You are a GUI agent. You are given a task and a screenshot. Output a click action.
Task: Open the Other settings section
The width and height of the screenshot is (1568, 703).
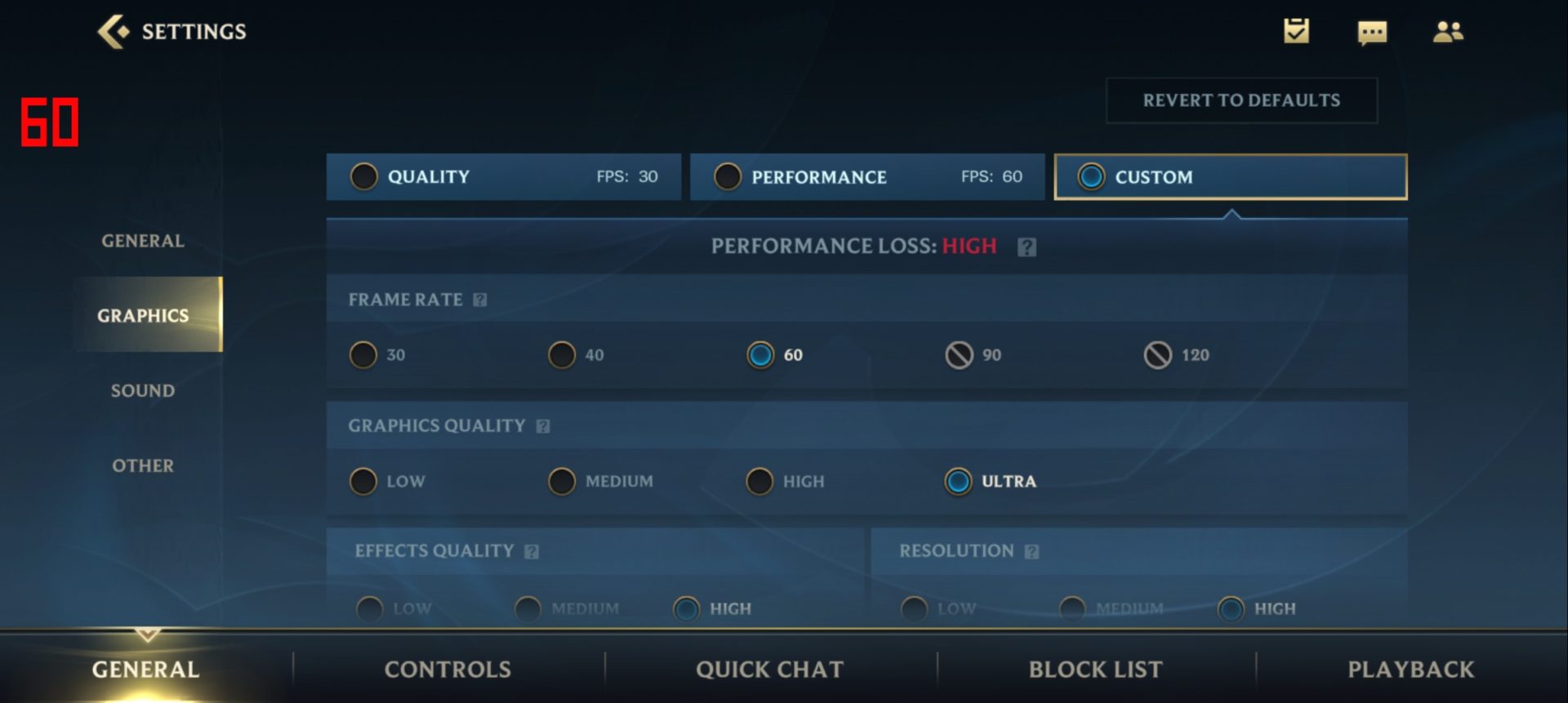(x=143, y=466)
